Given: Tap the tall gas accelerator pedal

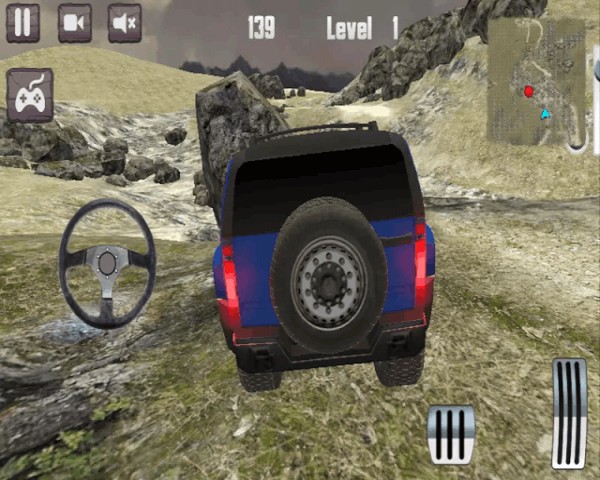Looking at the screenshot, I should (x=569, y=413).
